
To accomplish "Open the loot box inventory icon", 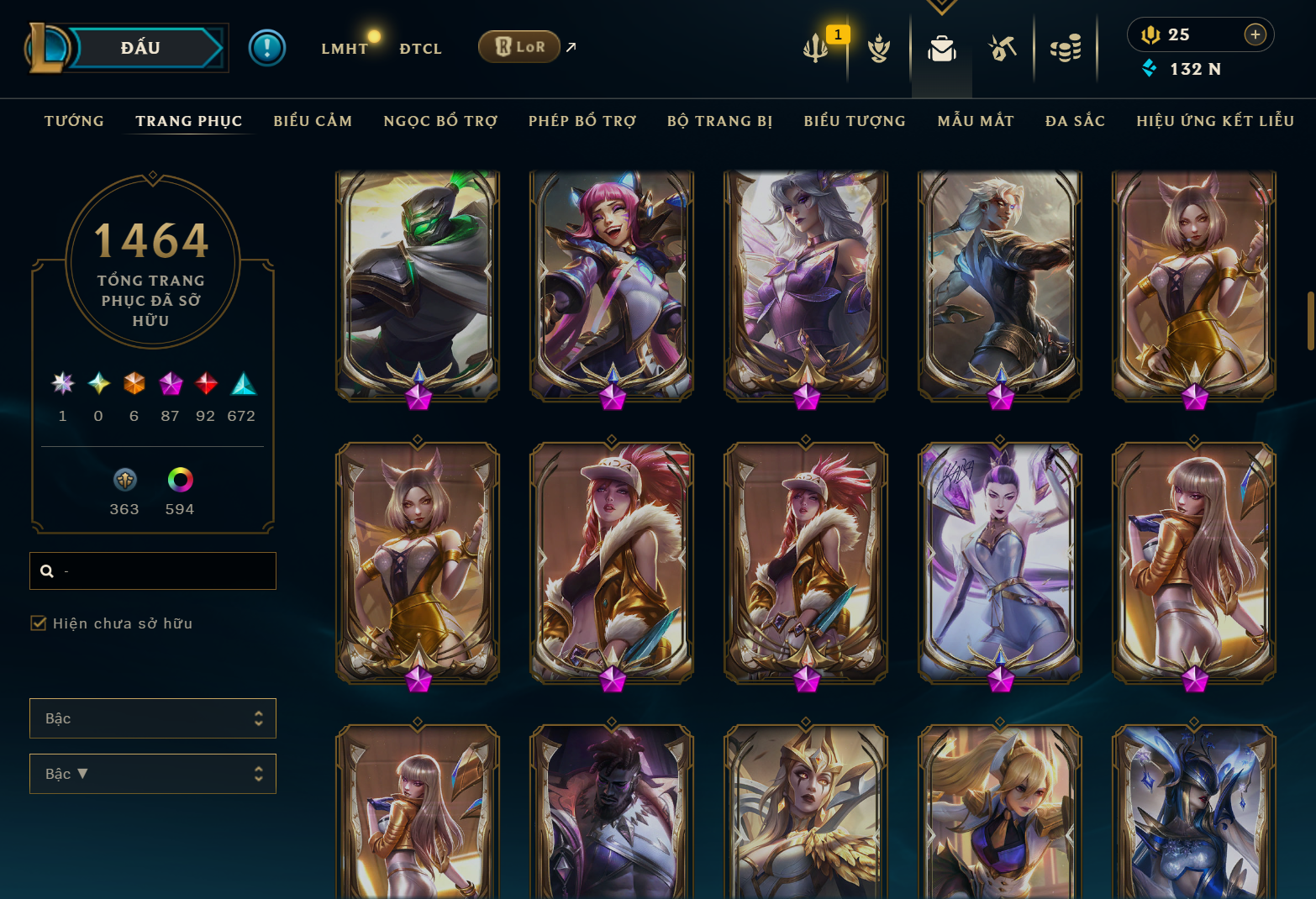I will (941, 48).
